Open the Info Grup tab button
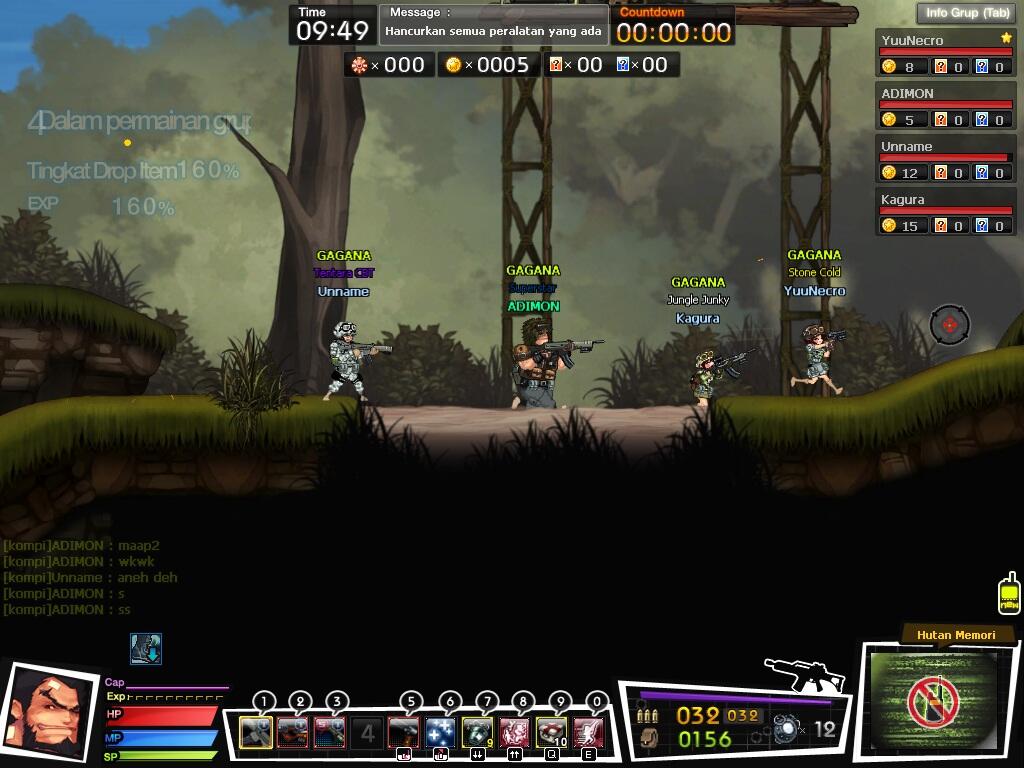This screenshot has height=768, width=1024. click(966, 13)
